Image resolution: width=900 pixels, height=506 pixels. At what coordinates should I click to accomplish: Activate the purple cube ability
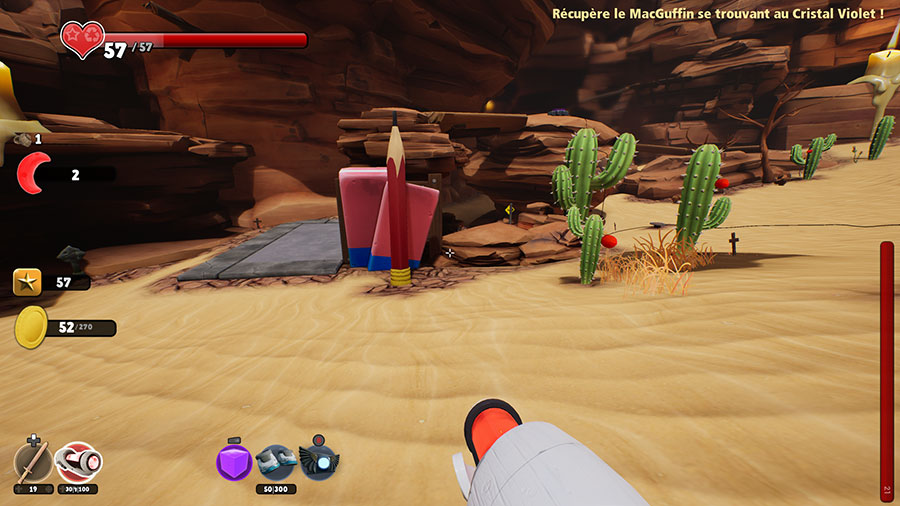233,462
